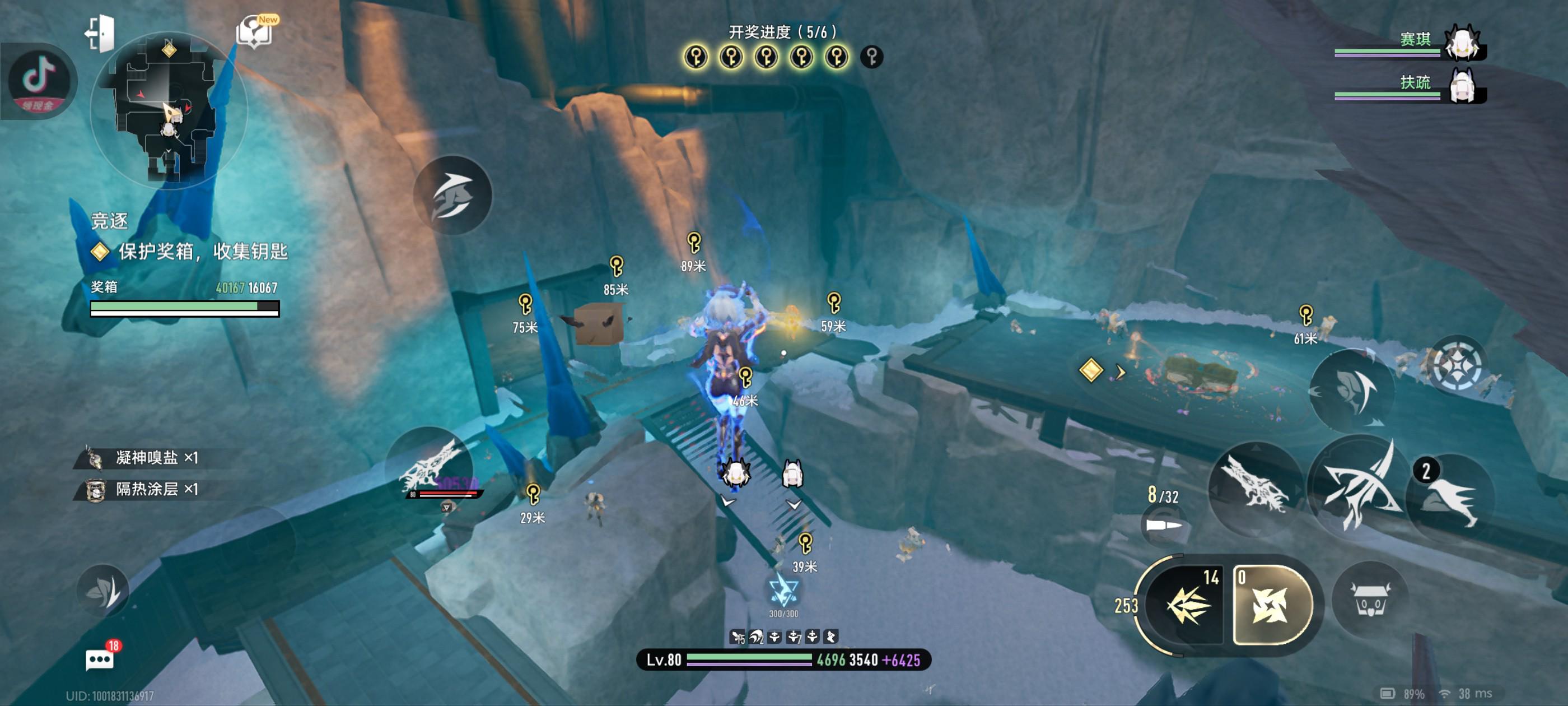Open the circular minimap

point(169,110)
